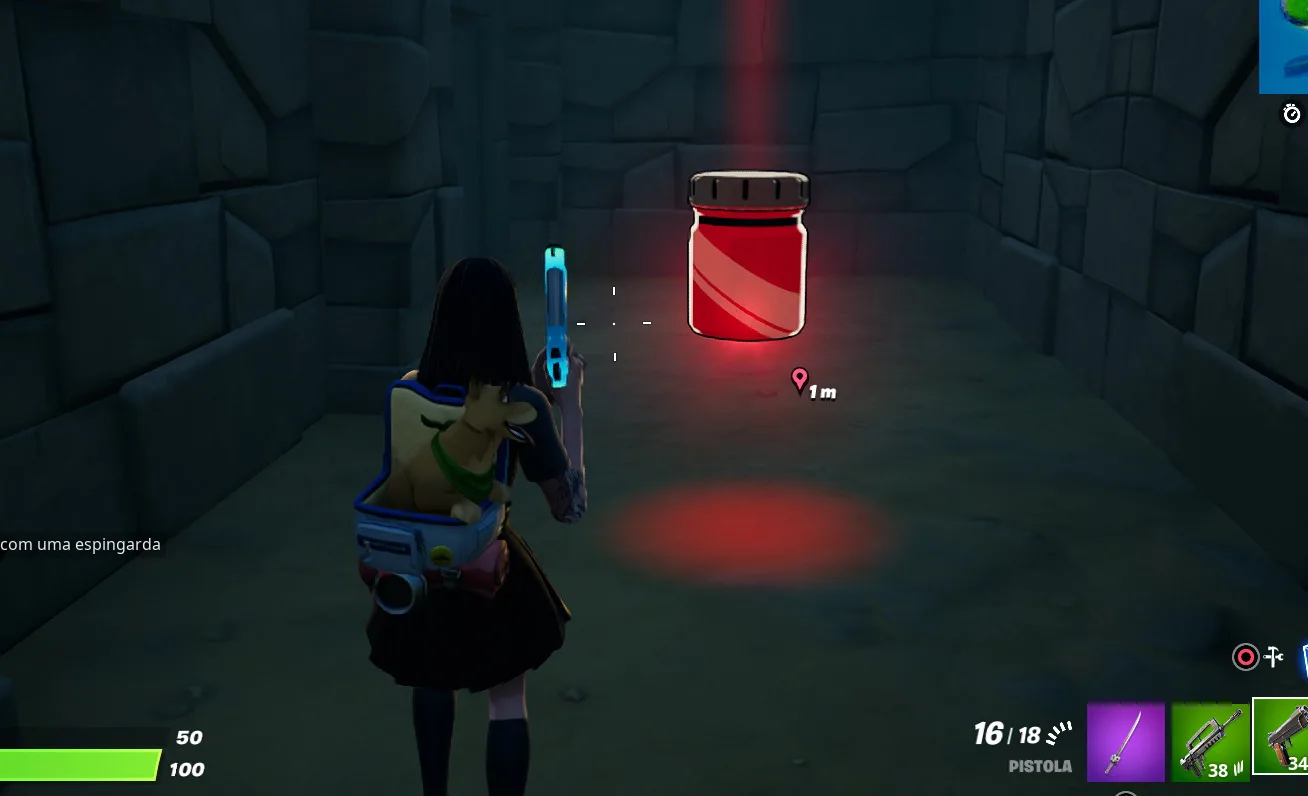Click the red target combat mode icon
Image resolution: width=1308 pixels, height=796 pixels.
1245,657
